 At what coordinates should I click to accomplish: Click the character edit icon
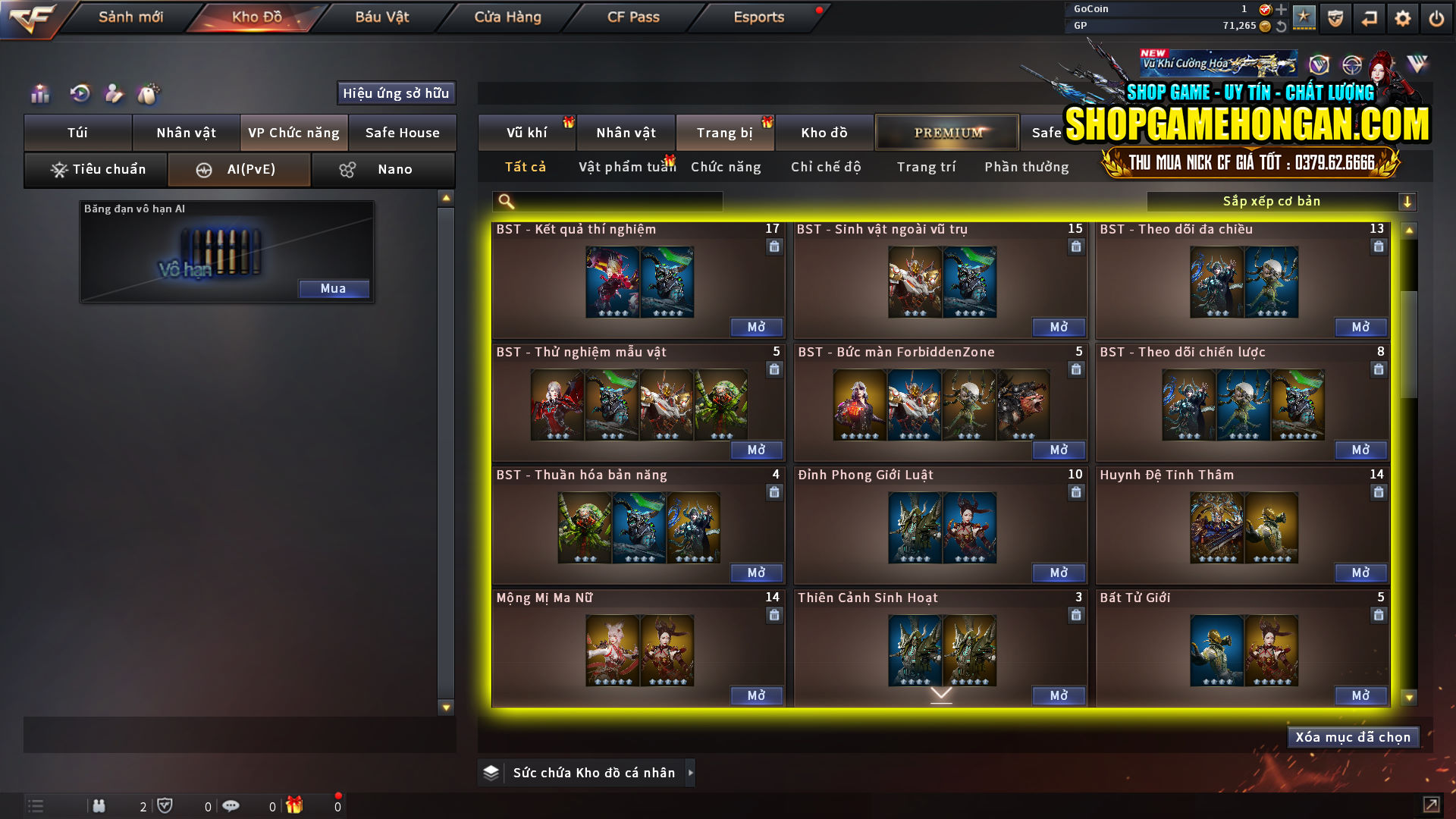(114, 94)
